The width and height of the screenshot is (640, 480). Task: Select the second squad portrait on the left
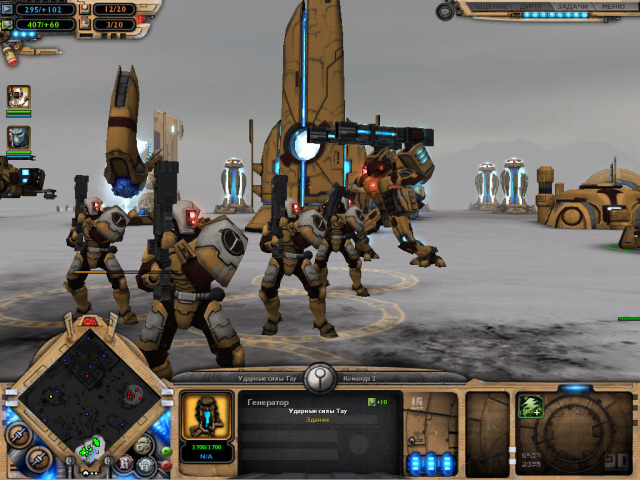coord(19,137)
